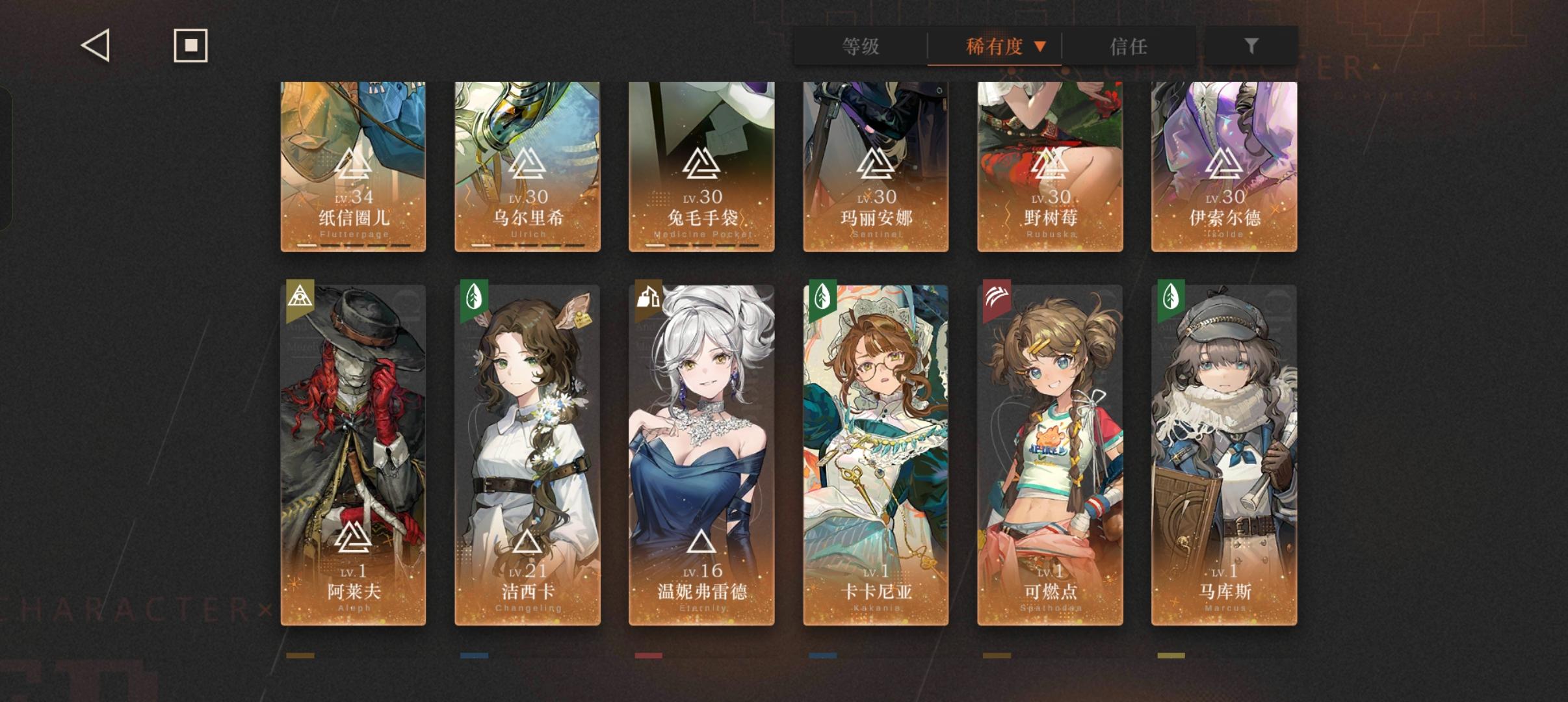1568x702 pixels.
Task: Select the 兔毛手袋 character card
Action: click(701, 162)
